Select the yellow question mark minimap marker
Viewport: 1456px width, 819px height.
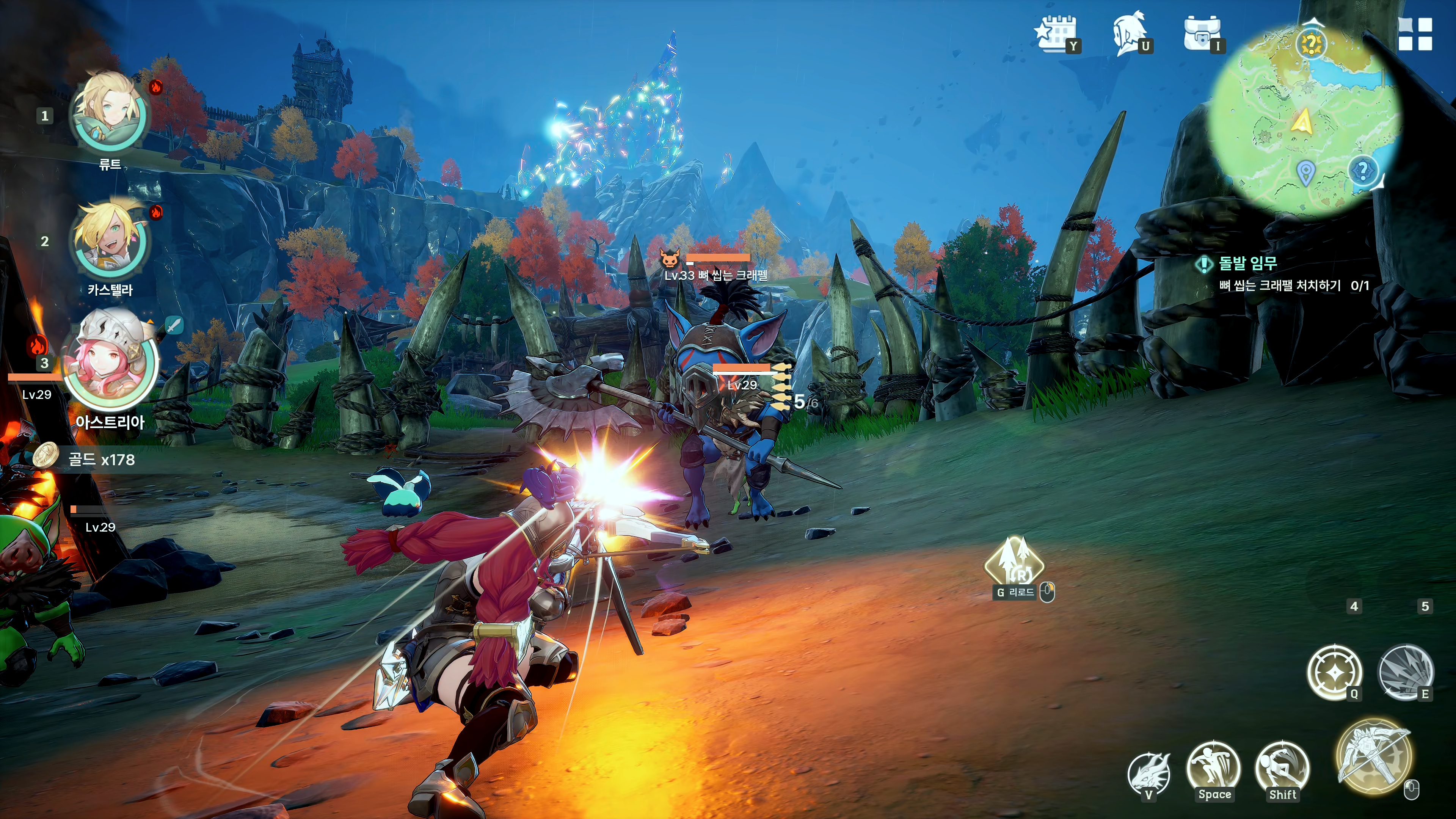[x=1311, y=44]
